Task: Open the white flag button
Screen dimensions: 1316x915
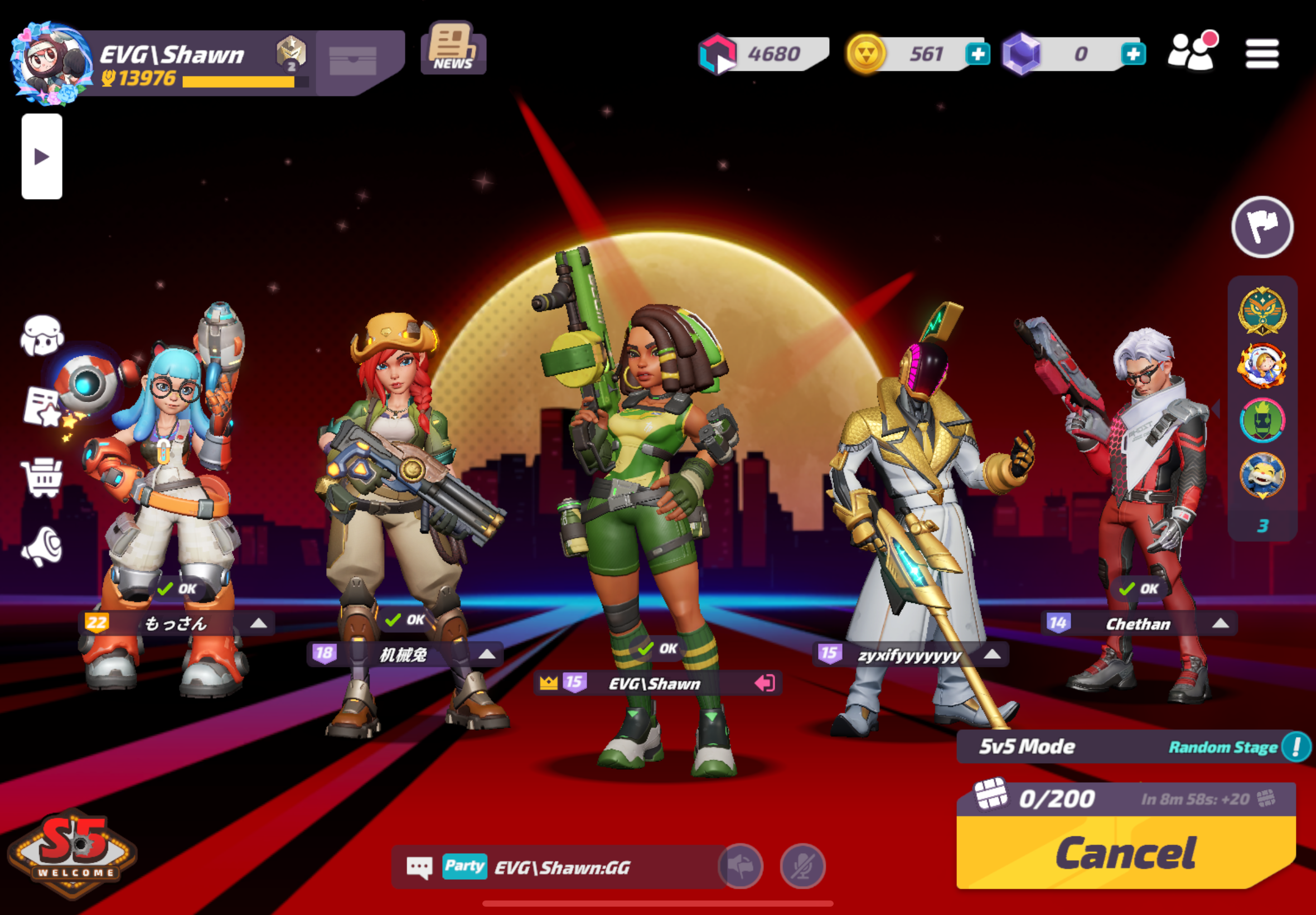Action: click(1261, 227)
